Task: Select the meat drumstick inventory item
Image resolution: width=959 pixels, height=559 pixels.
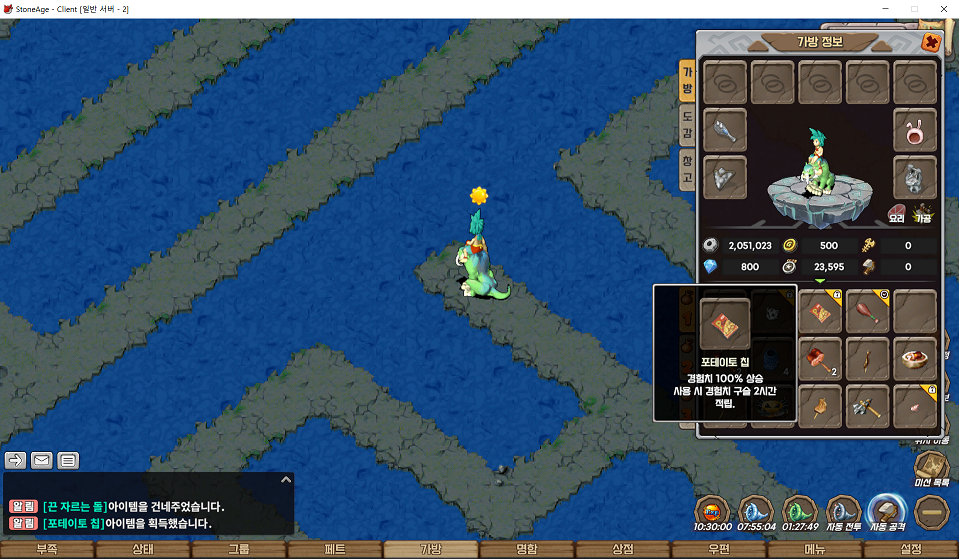Action: (x=868, y=311)
